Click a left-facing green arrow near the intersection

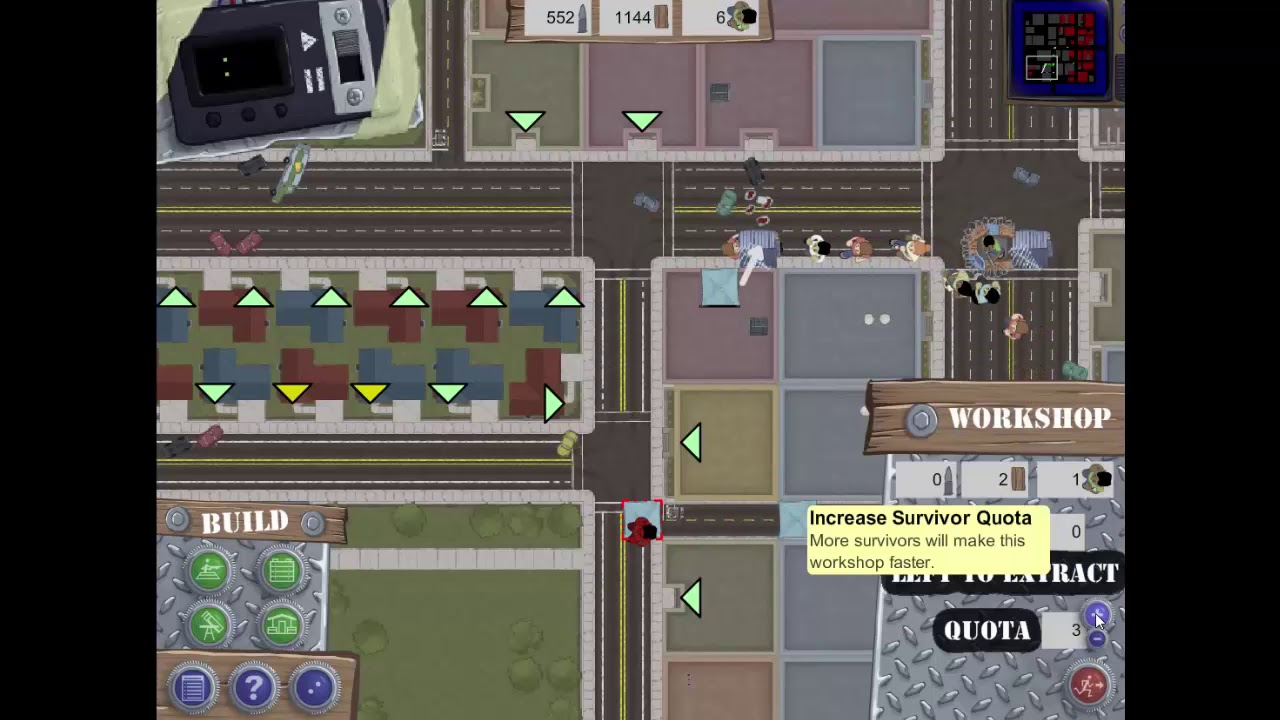[692, 443]
